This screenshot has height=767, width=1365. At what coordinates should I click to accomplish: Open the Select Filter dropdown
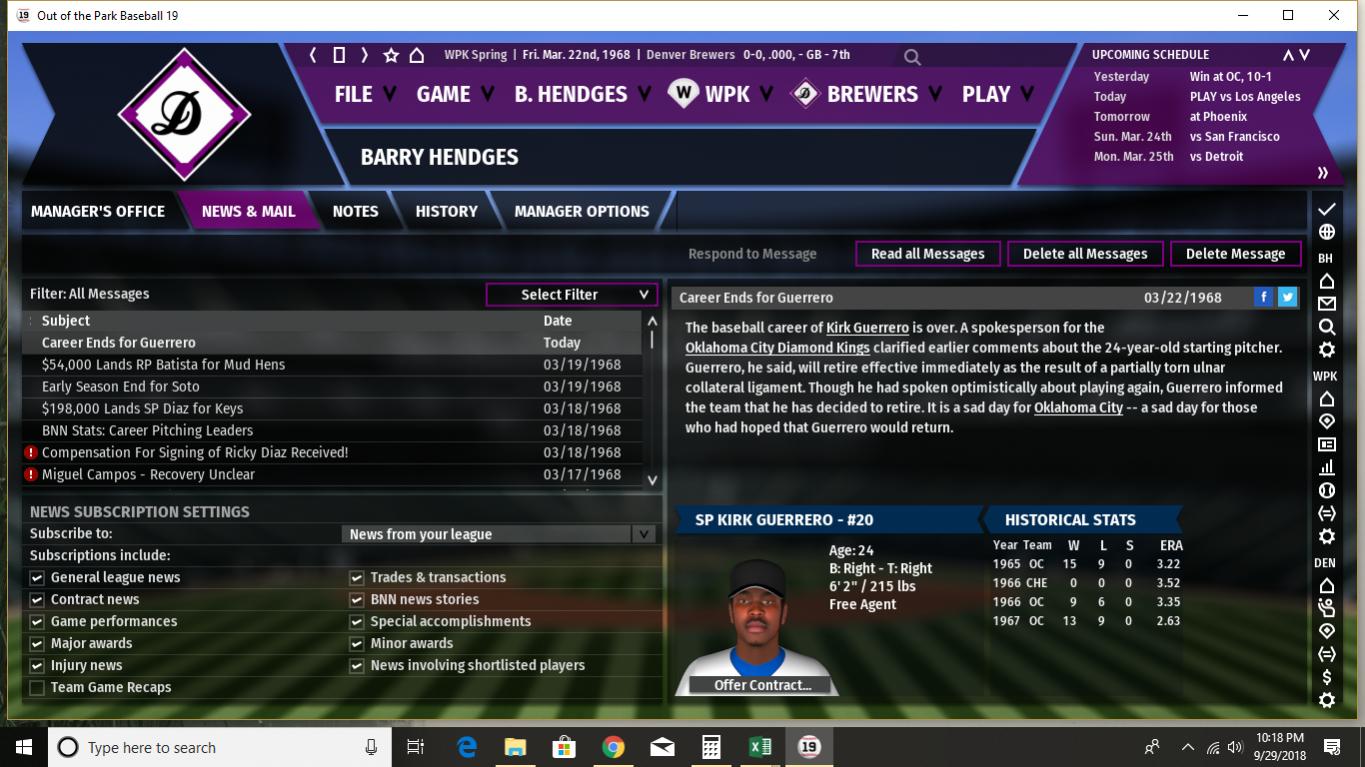tap(571, 294)
